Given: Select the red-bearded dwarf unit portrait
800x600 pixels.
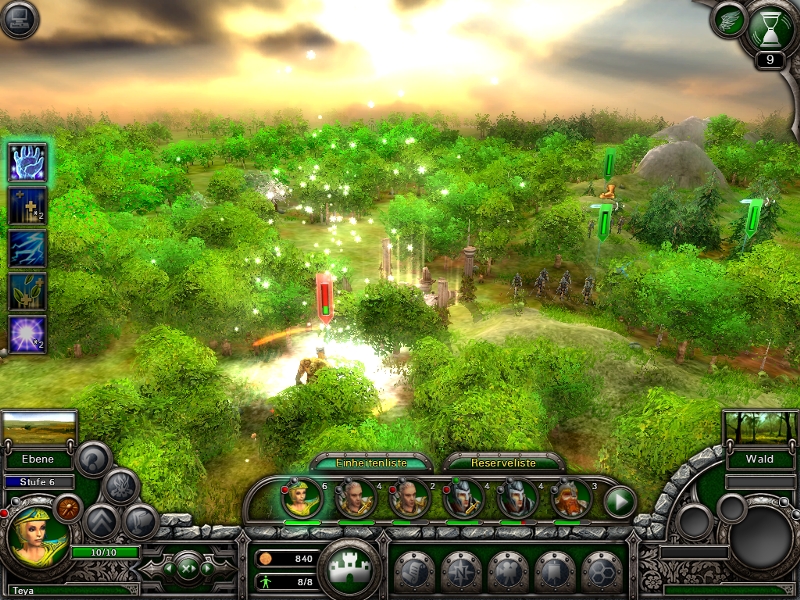Looking at the screenshot, I should point(571,498).
